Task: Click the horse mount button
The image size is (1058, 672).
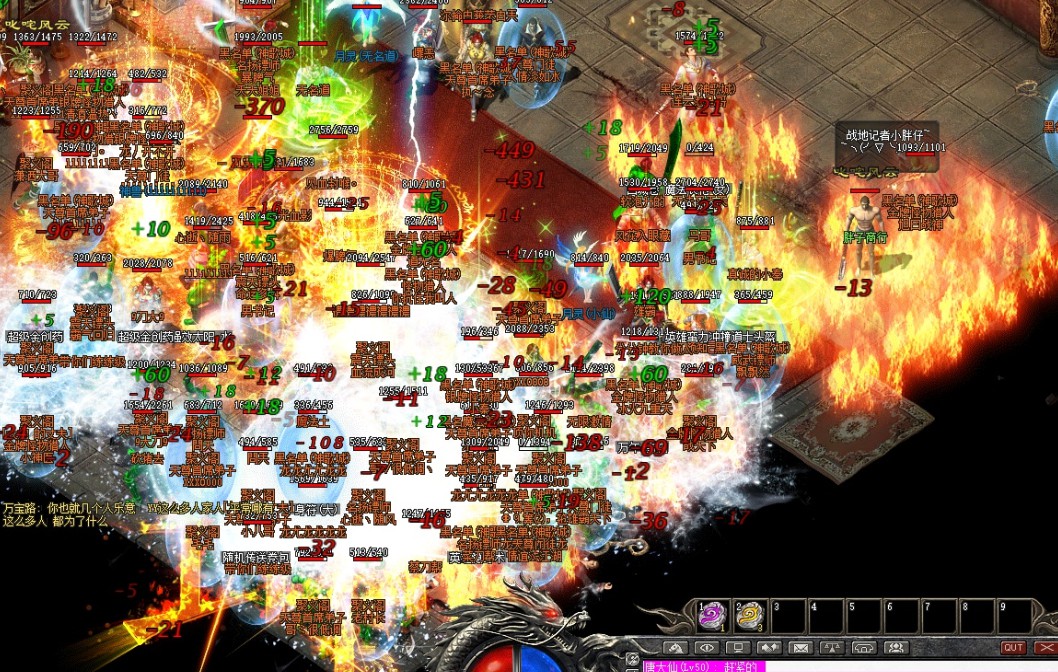Action: tap(676, 647)
